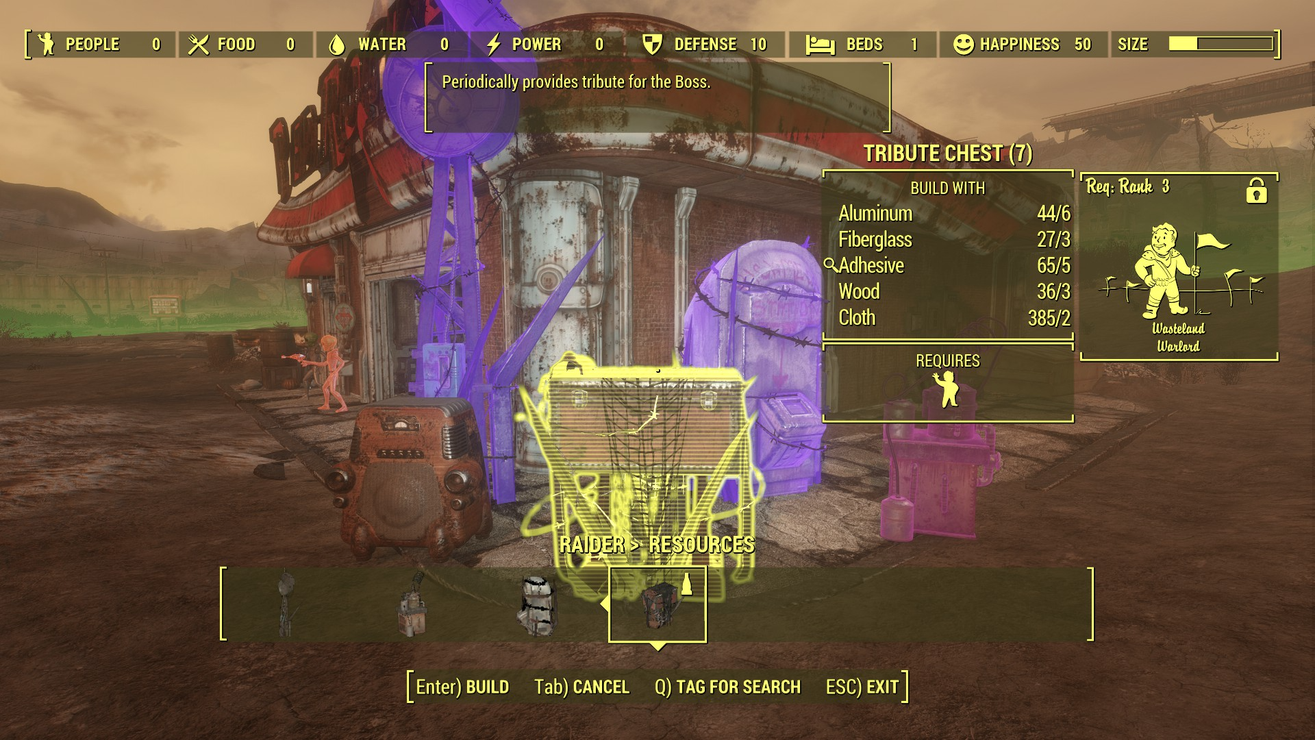
Task: Toggle the search tag on Adhesive
Action: 831,266
